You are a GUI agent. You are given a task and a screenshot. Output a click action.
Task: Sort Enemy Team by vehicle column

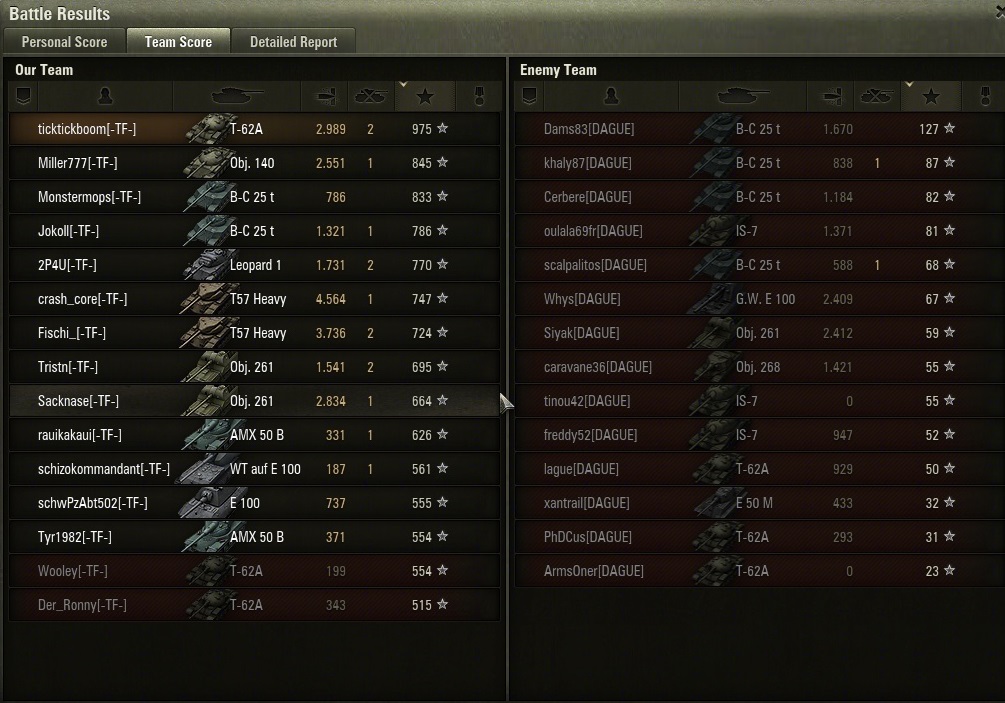[743, 96]
